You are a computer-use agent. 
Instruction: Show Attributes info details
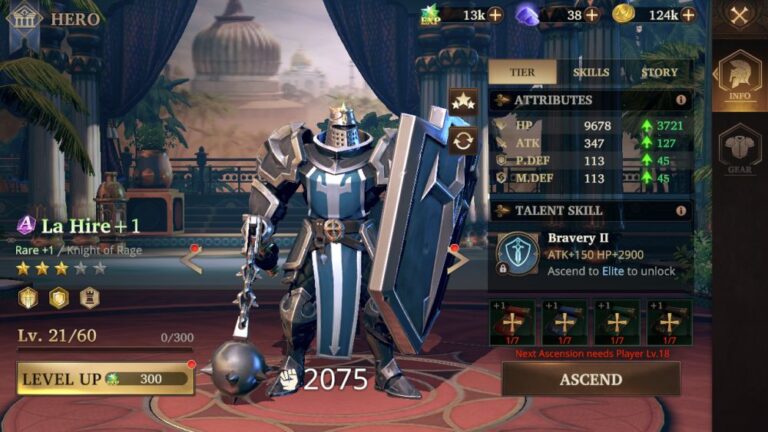click(681, 100)
